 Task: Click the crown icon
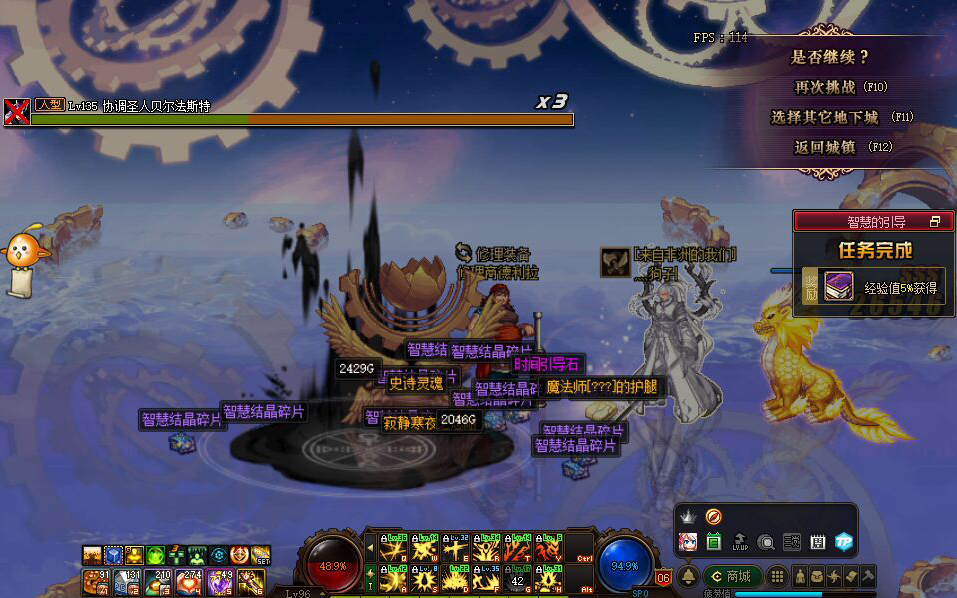coord(688,516)
